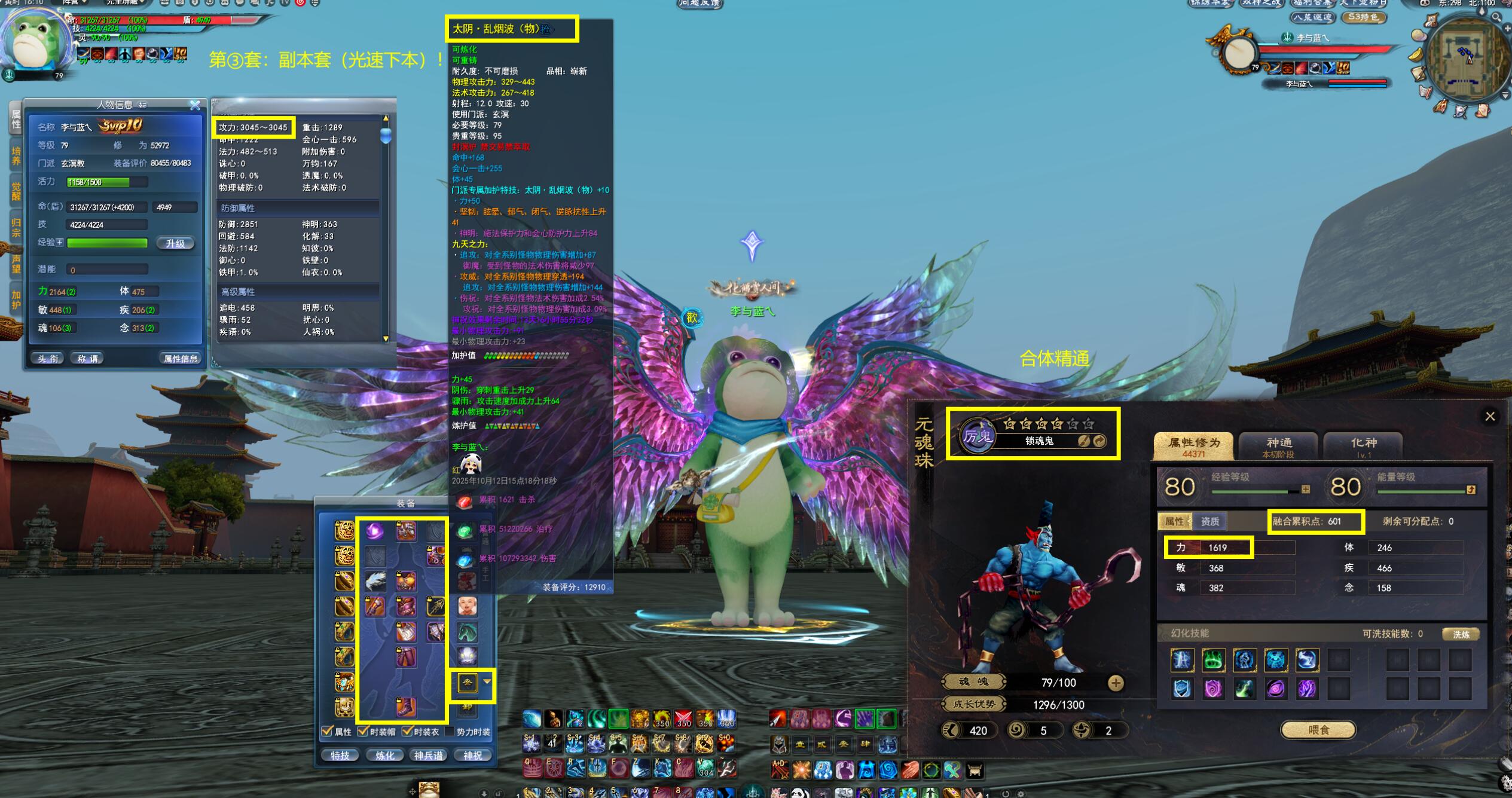Click the 洗炼 skill reroll button

(1461, 634)
